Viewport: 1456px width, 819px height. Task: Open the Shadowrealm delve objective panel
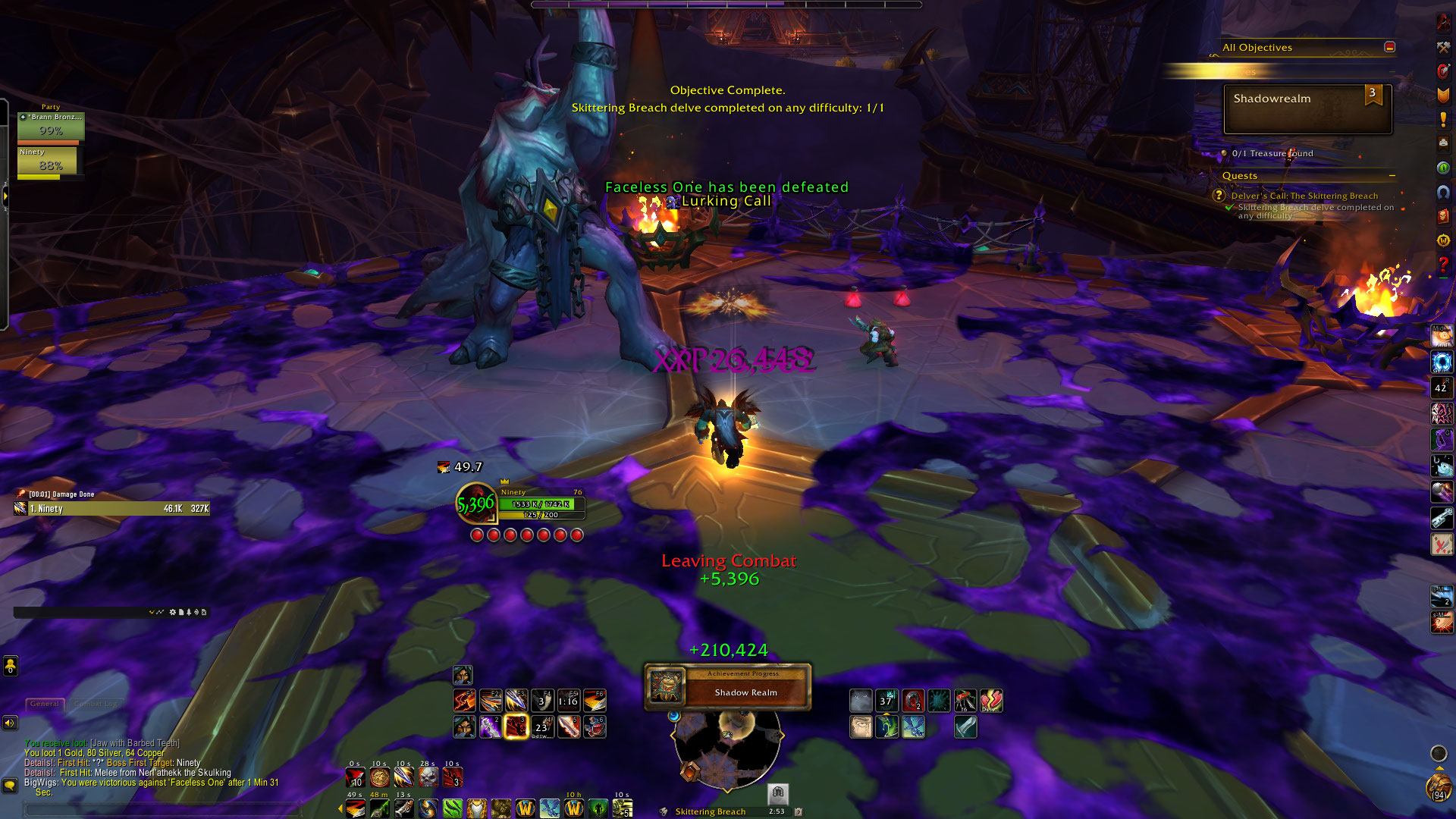(1307, 109)
